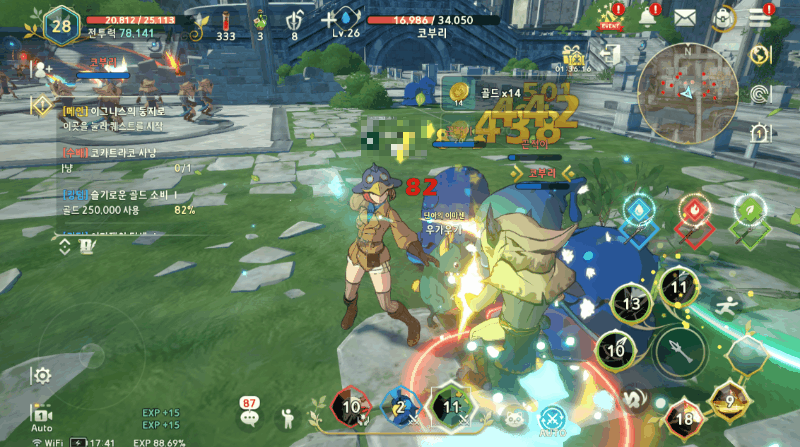800x447 pixels.
Task: Open the Event banner icon
Action: pos(610,18)
